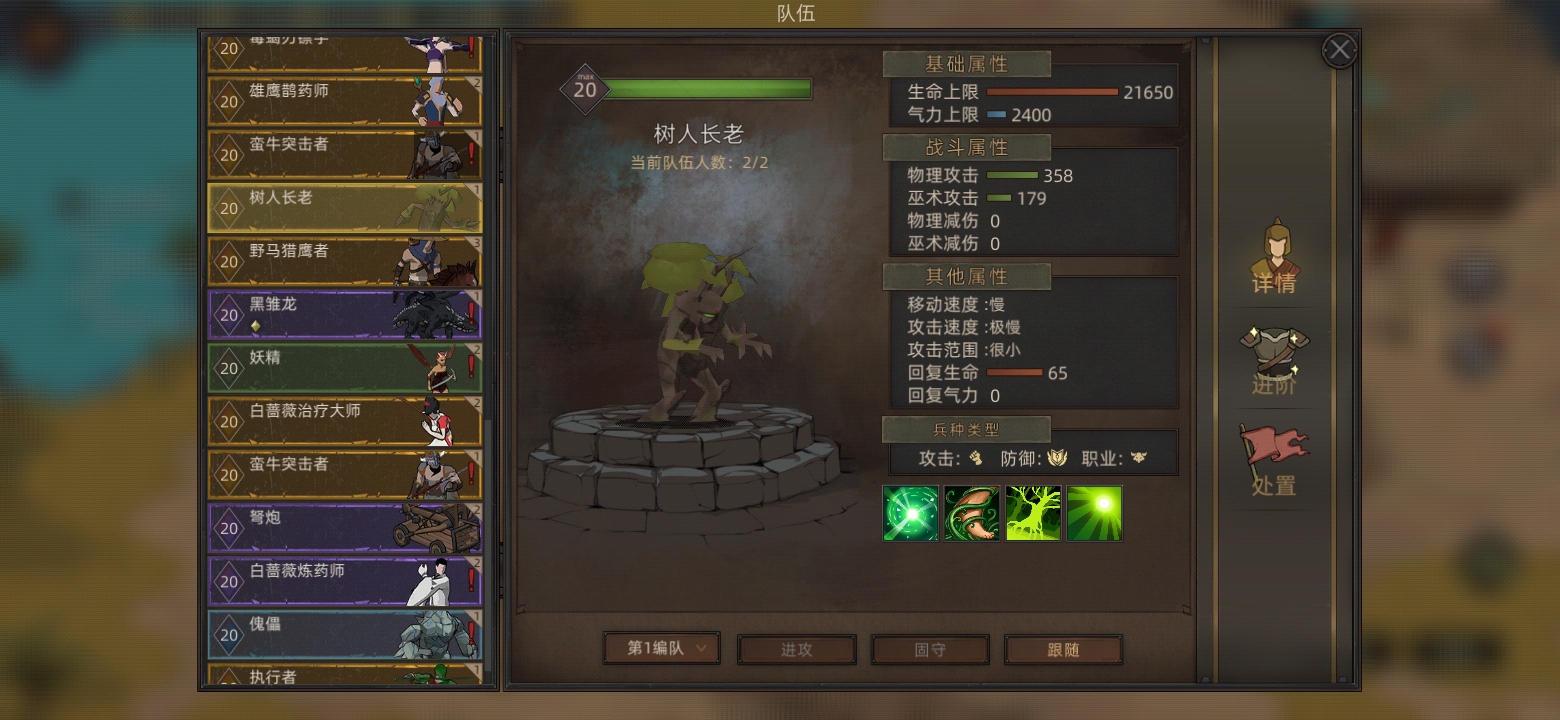This screenshot has height=720, width=1560.
Task: Select the green sunburst skill icon
Action: click(1095, 513)
